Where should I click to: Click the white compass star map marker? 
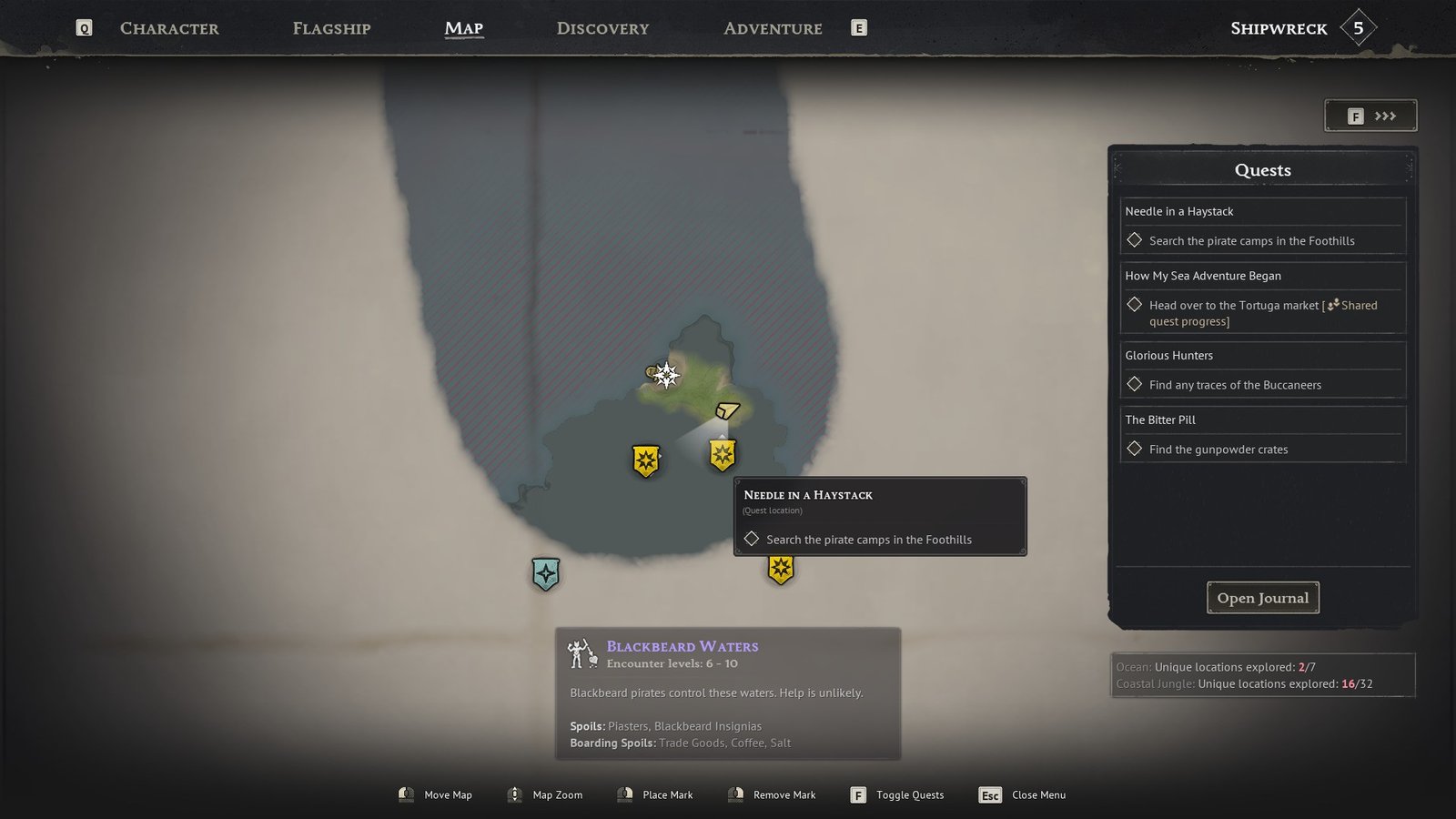(666, 375)
